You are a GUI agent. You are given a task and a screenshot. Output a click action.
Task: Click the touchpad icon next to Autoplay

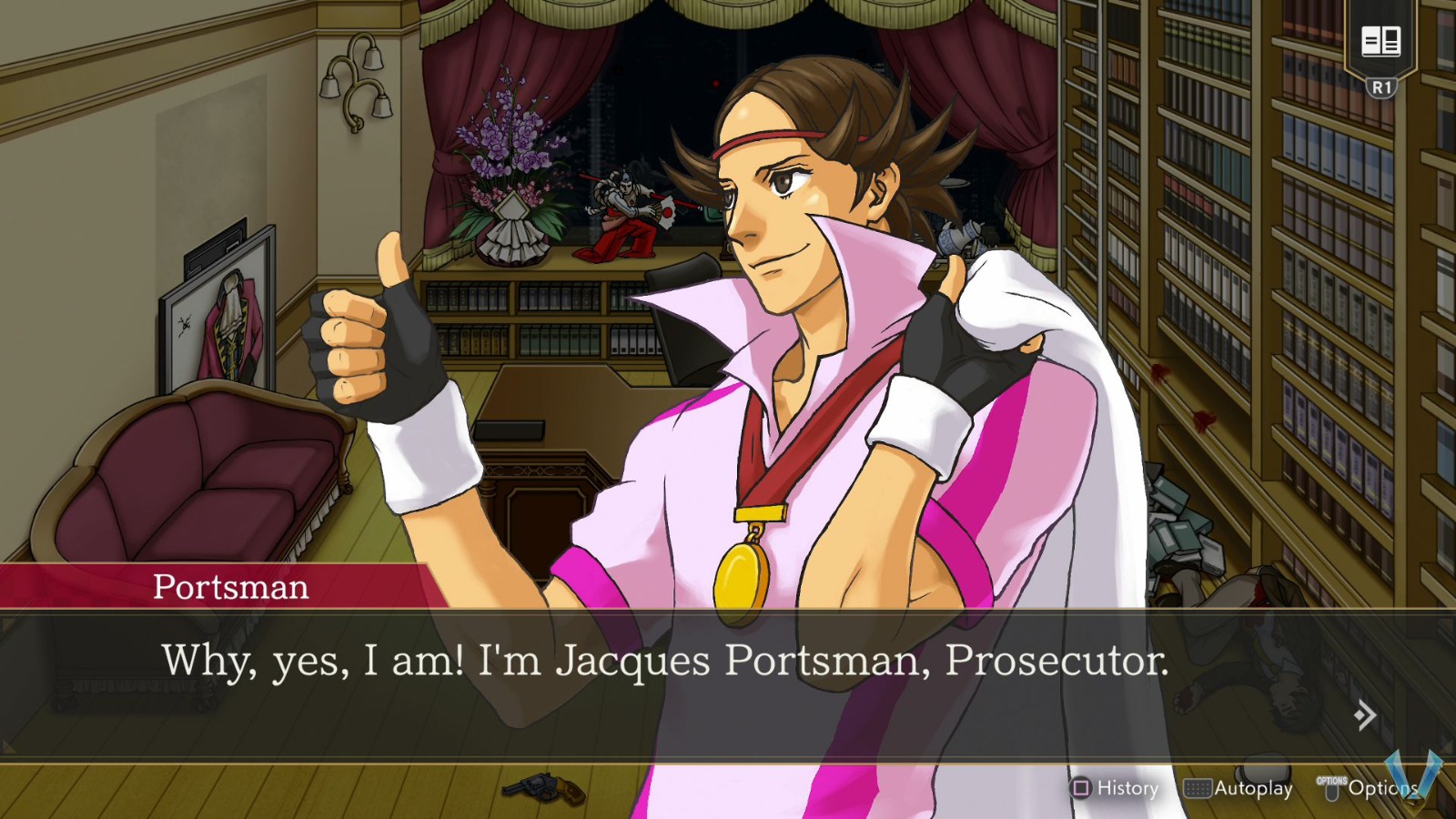click(x=1199, y=788)
